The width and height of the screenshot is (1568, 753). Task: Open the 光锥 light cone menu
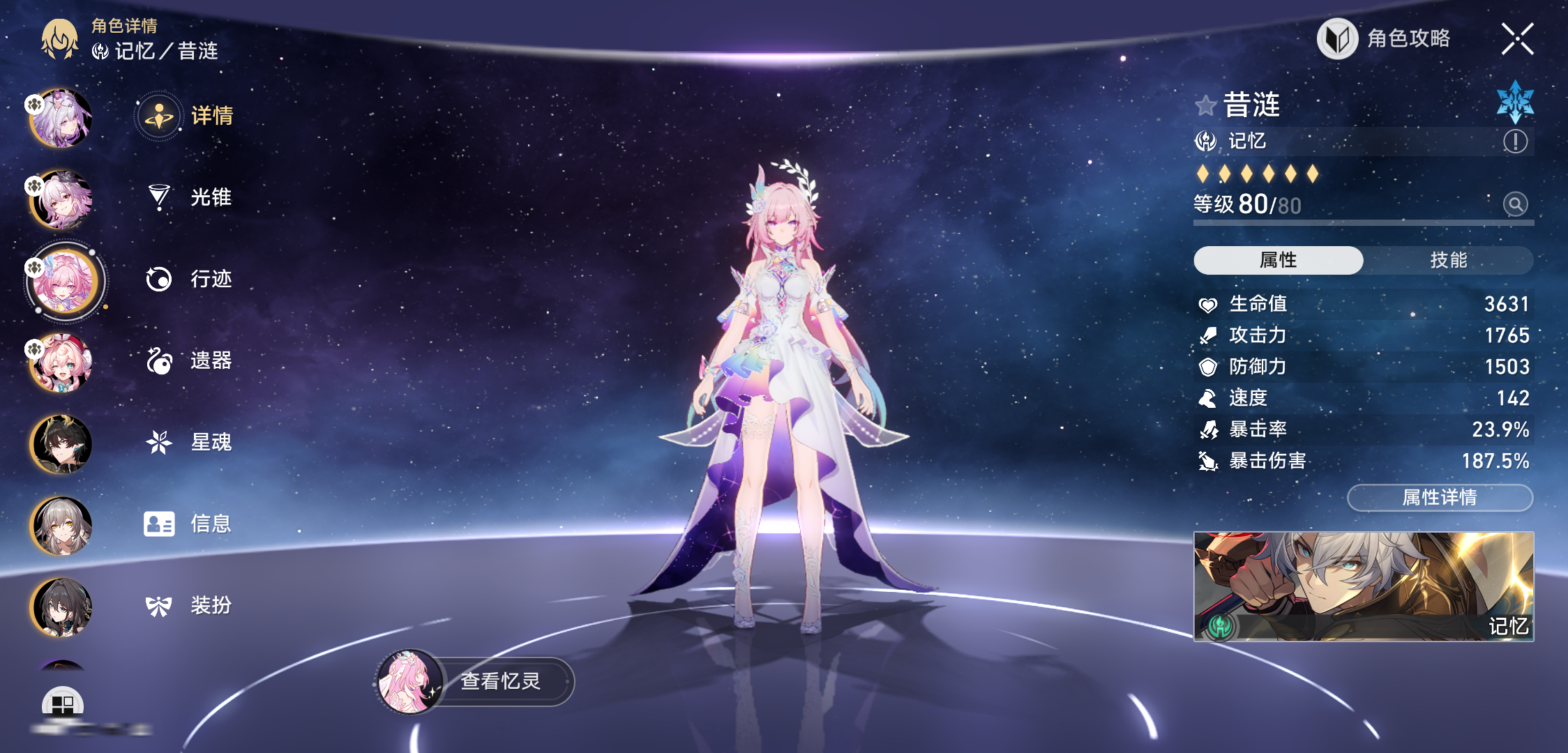188,197
